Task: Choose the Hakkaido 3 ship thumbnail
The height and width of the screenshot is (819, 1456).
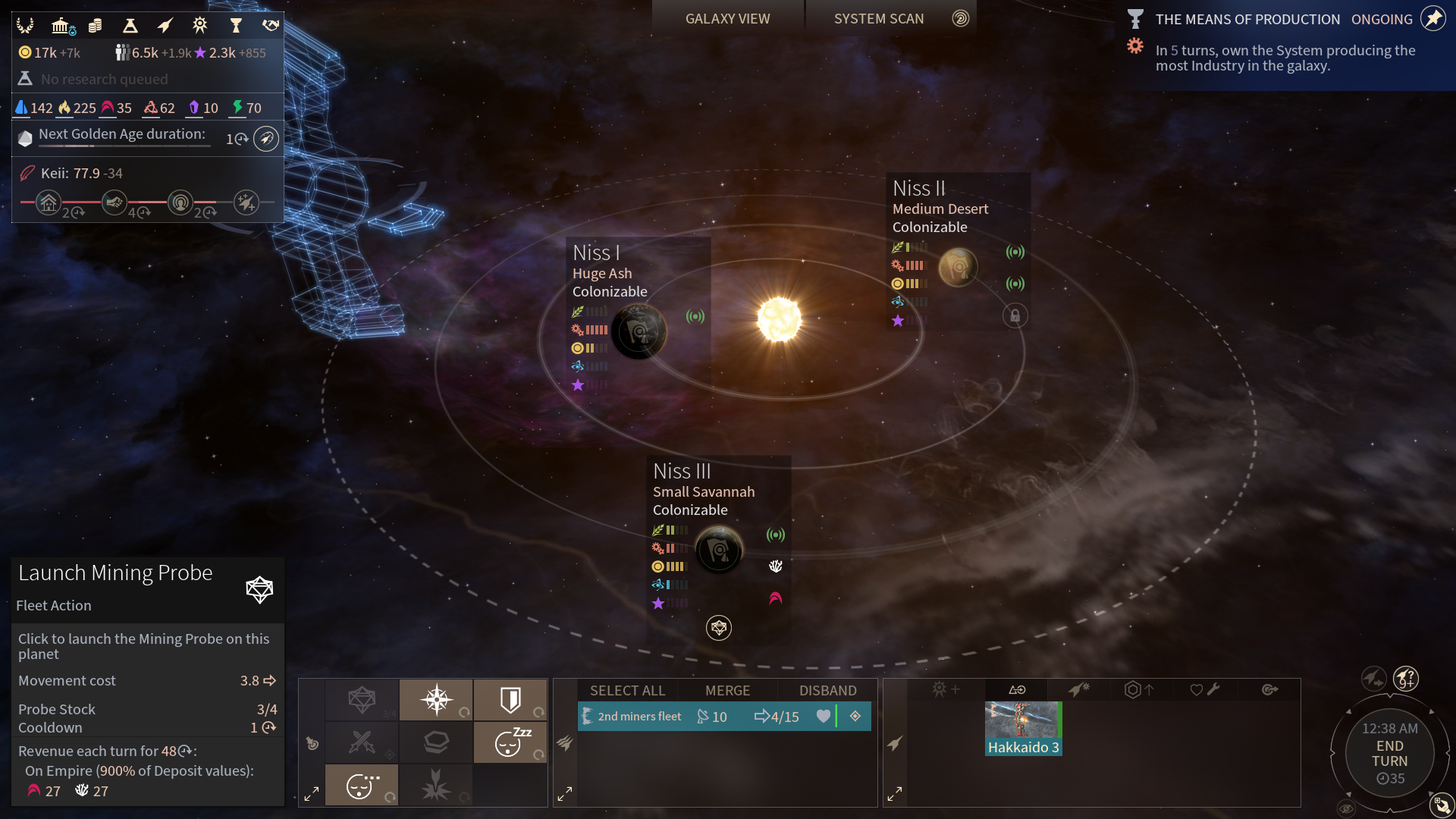Action: pos(1023,728)
